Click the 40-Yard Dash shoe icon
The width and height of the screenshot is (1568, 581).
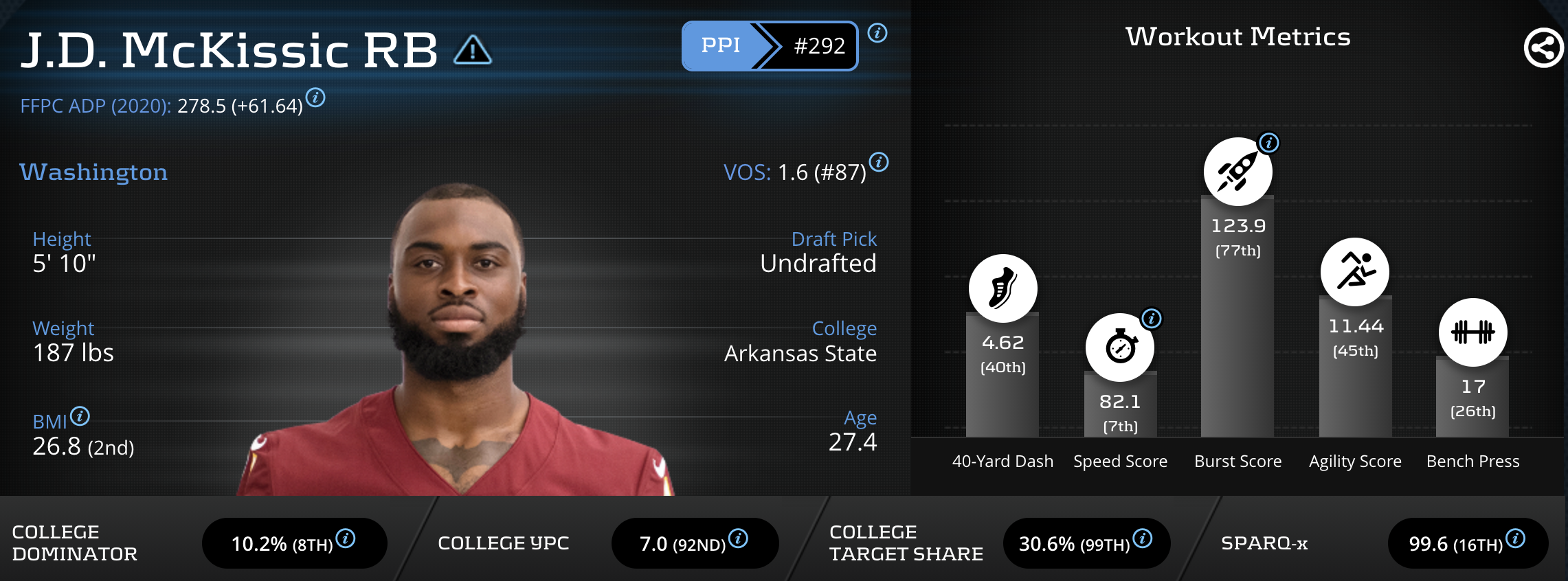(x=1003, y=288)
